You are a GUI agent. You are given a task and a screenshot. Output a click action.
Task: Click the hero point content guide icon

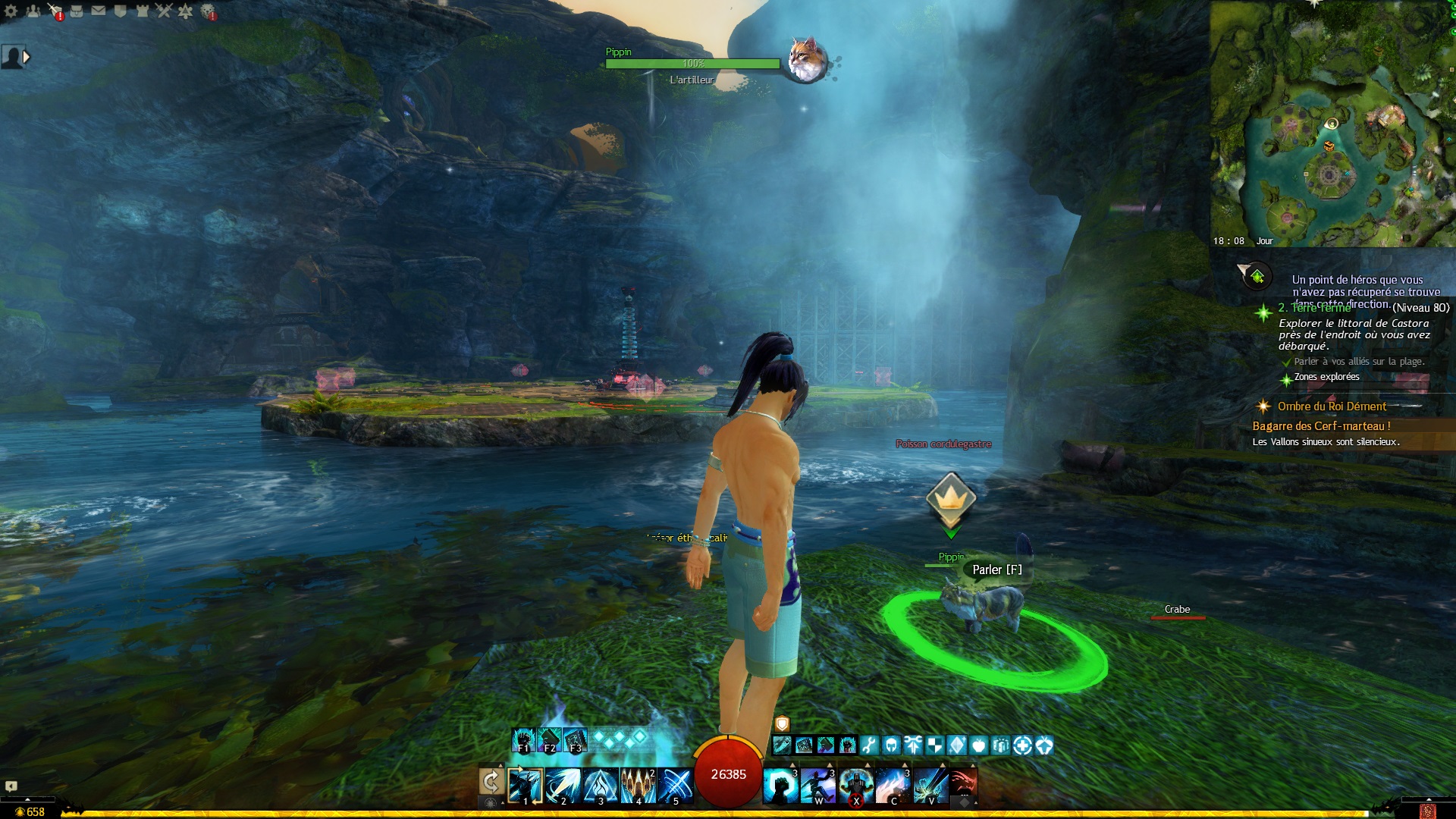click(1257, 276)
